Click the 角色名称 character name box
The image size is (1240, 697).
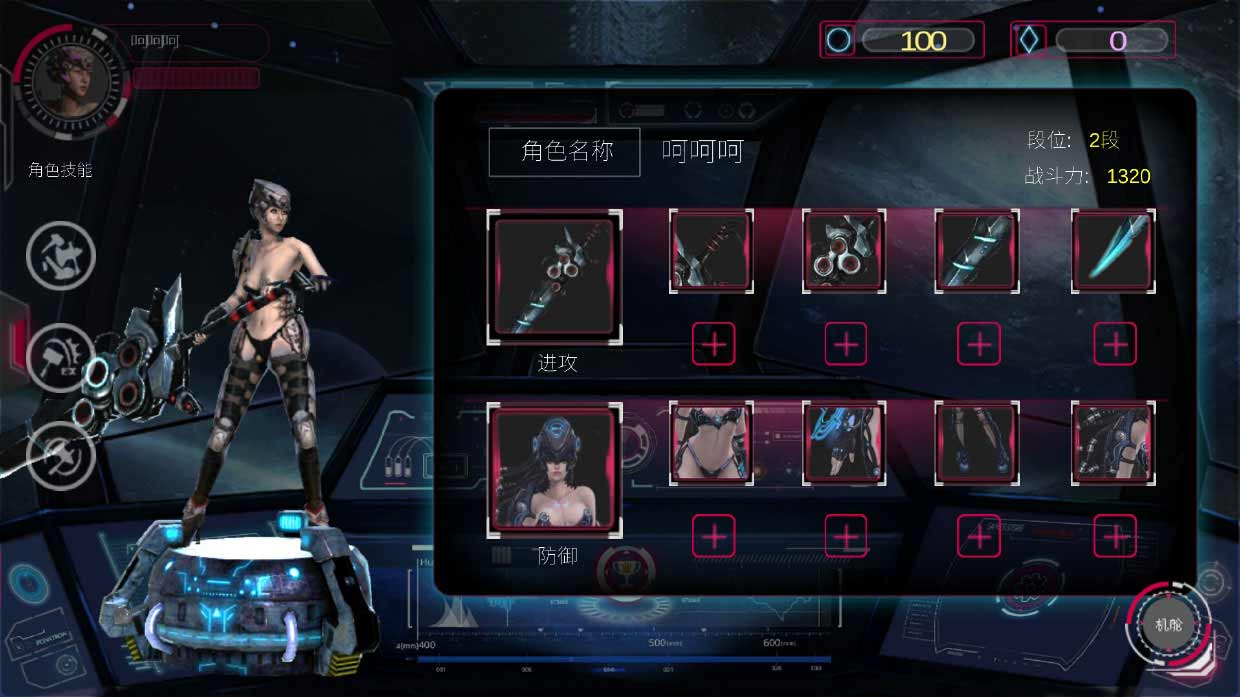(x=564, y=152)
